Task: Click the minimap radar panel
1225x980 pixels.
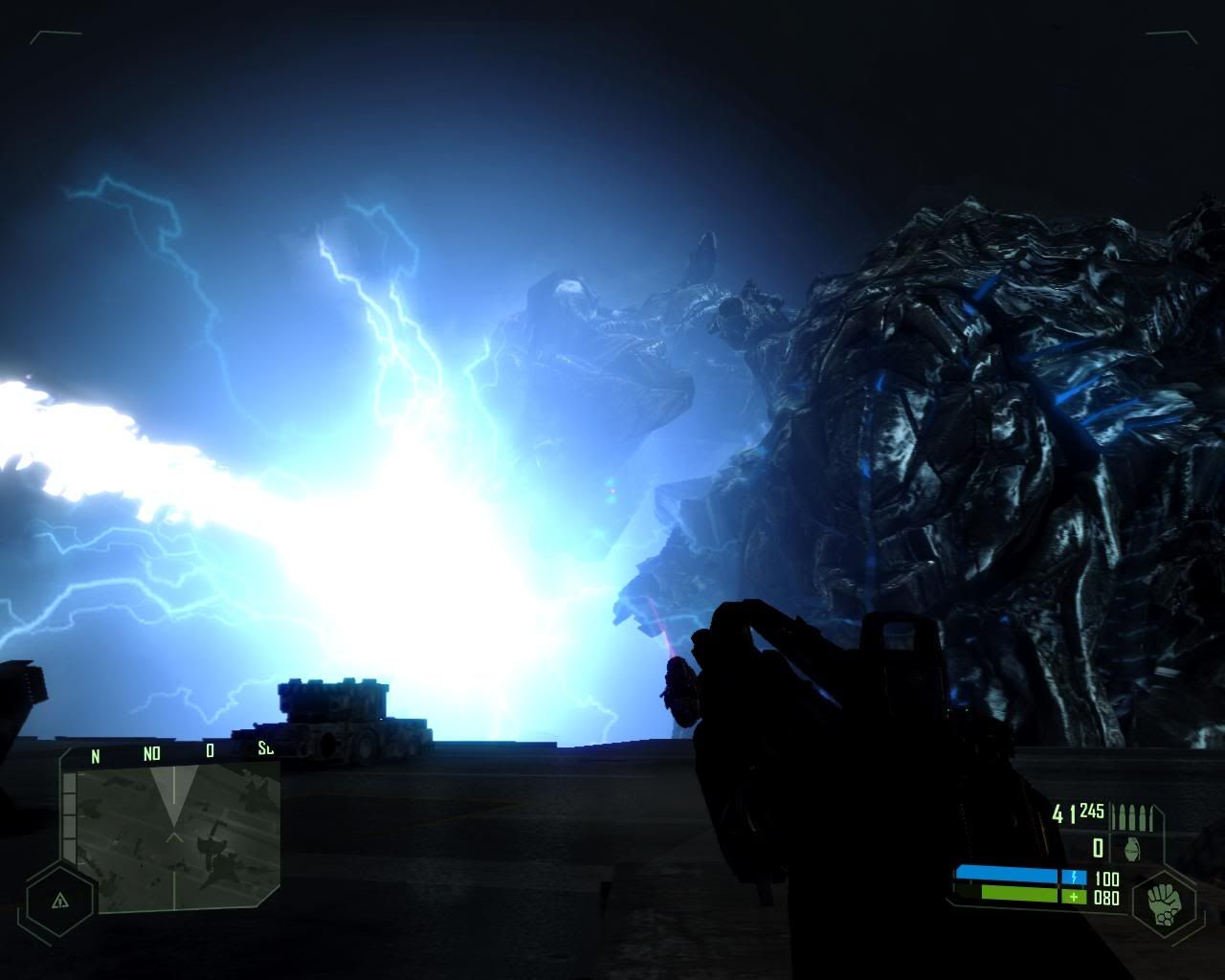Action: [x=178, y=835]
